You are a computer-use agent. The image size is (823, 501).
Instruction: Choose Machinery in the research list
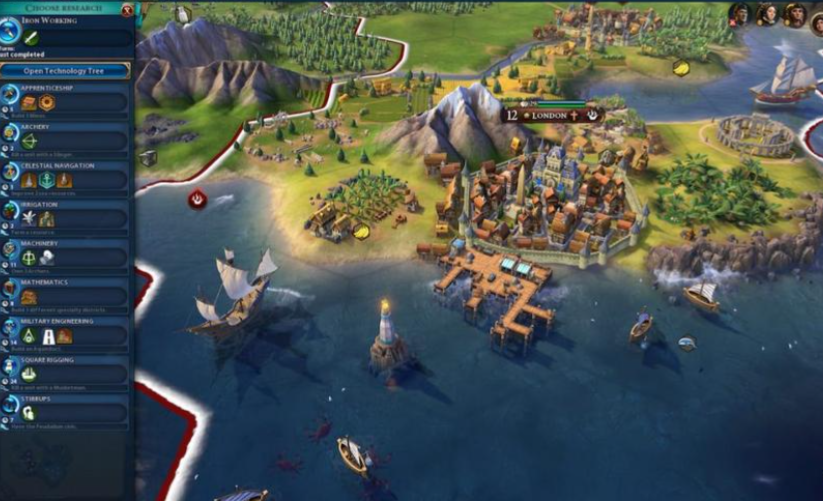tap(66, 255)
